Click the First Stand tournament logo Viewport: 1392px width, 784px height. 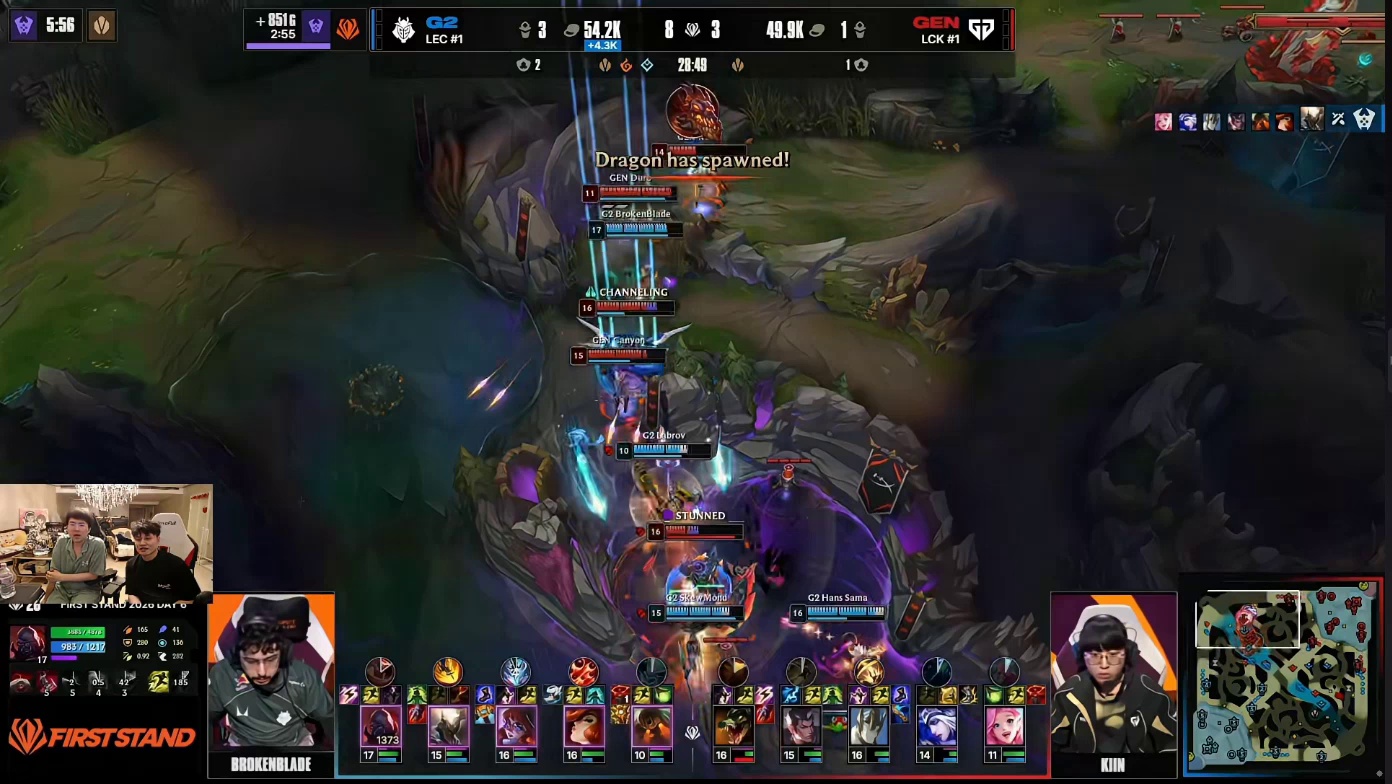102,738
